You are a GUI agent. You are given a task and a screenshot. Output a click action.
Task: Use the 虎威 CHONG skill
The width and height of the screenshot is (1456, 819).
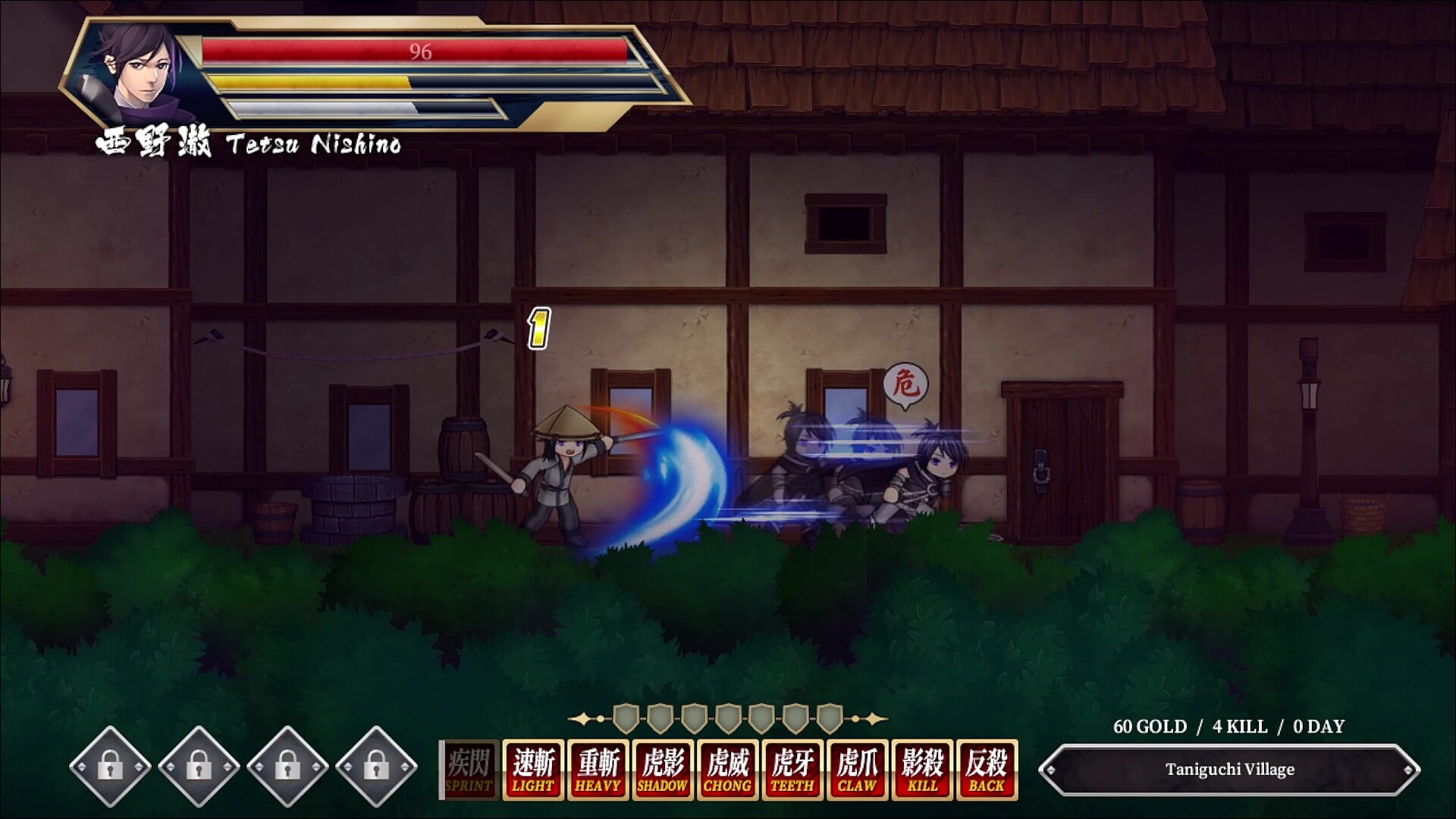(x=727, y=771)
